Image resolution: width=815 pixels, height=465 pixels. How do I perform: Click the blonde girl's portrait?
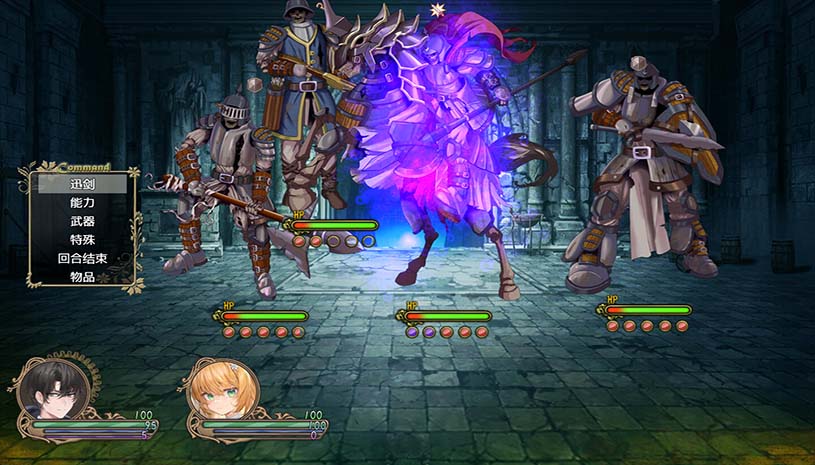pyautogui.click(x=220, y=391)
